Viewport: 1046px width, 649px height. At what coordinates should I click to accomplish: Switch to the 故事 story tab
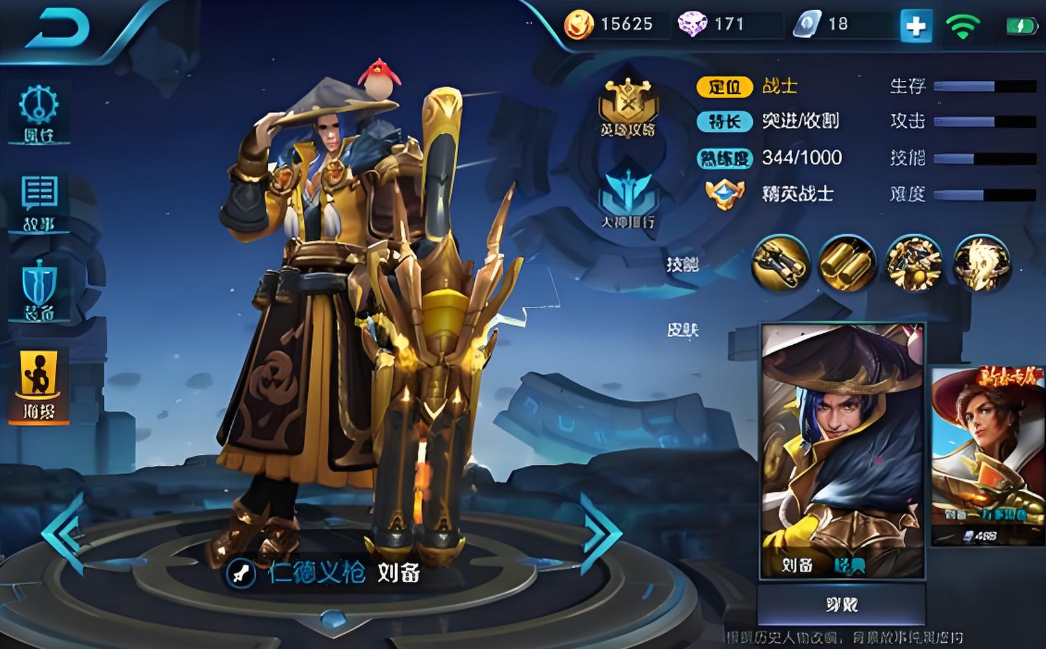[x=39, y=201]
